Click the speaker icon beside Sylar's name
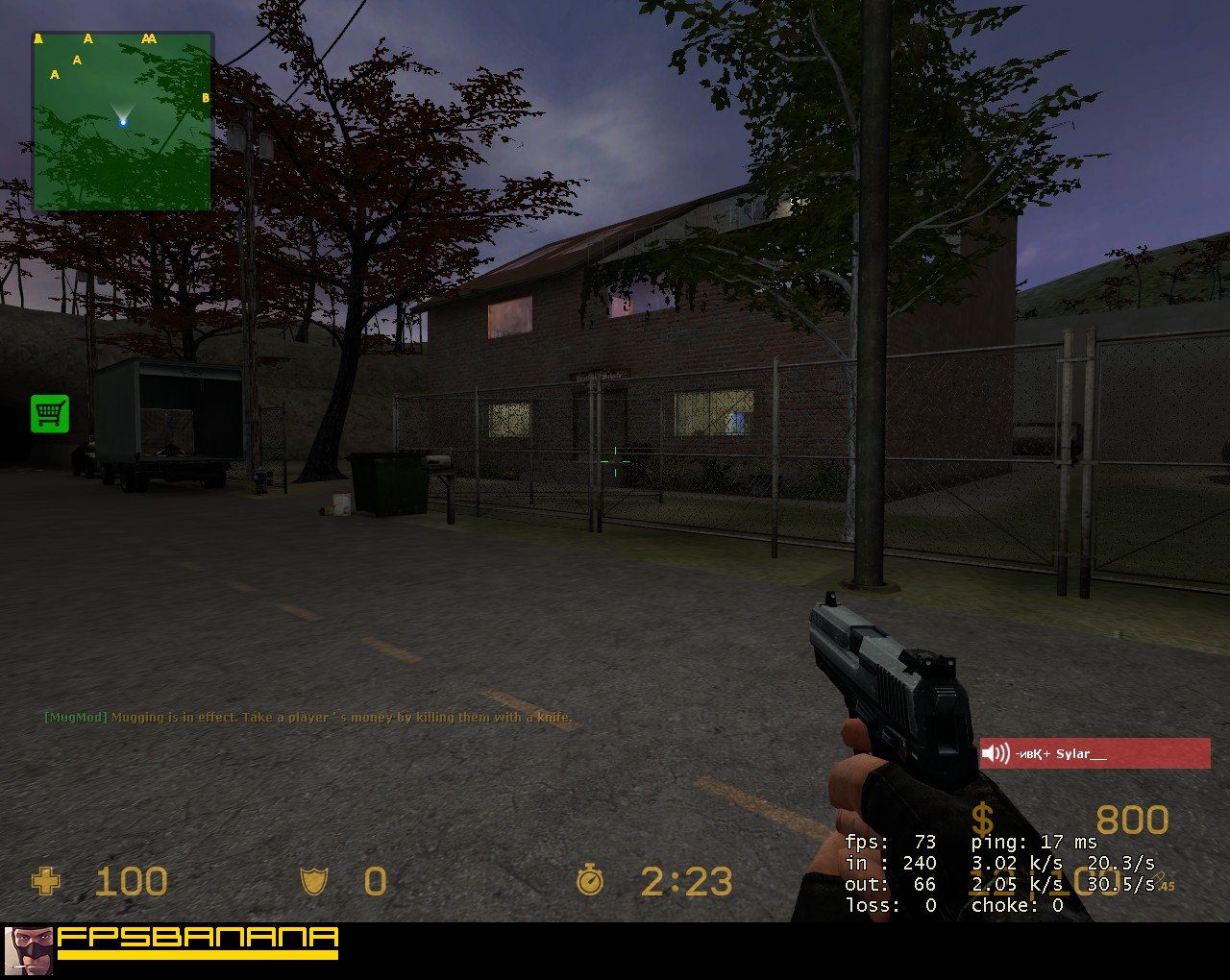The width and height of the screenshot is (1230, 980). point(996,753)
